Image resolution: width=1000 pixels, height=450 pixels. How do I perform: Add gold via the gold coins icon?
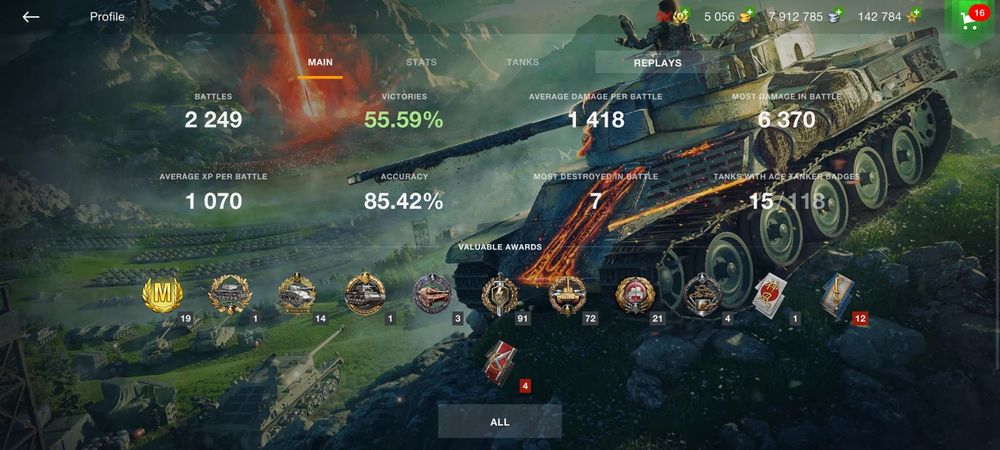(745, 17)
